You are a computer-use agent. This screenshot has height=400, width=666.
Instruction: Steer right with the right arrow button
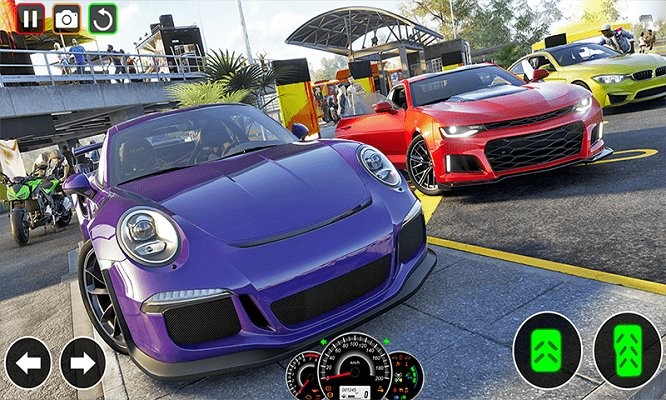[x=83, y=363]
